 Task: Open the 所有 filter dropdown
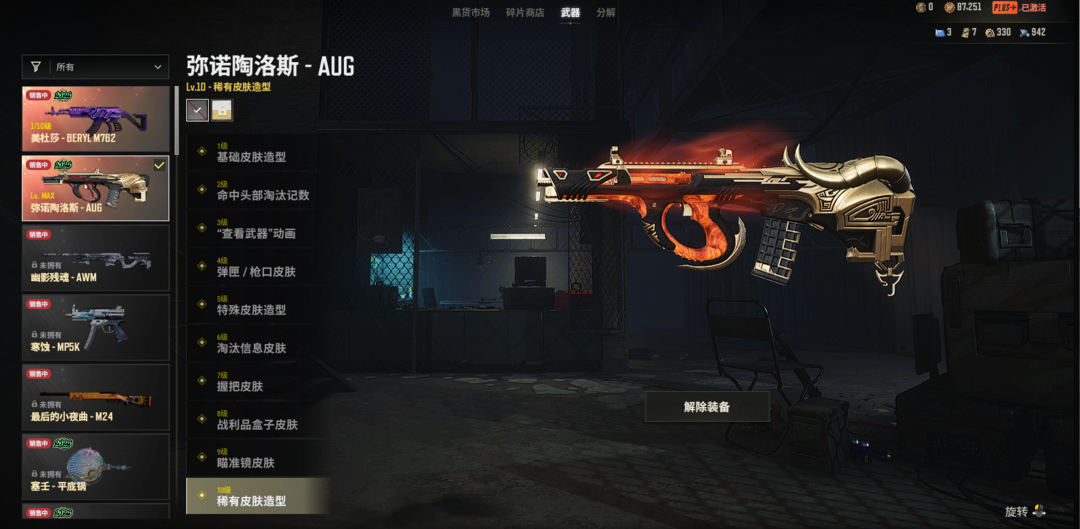tap(96, 67)
